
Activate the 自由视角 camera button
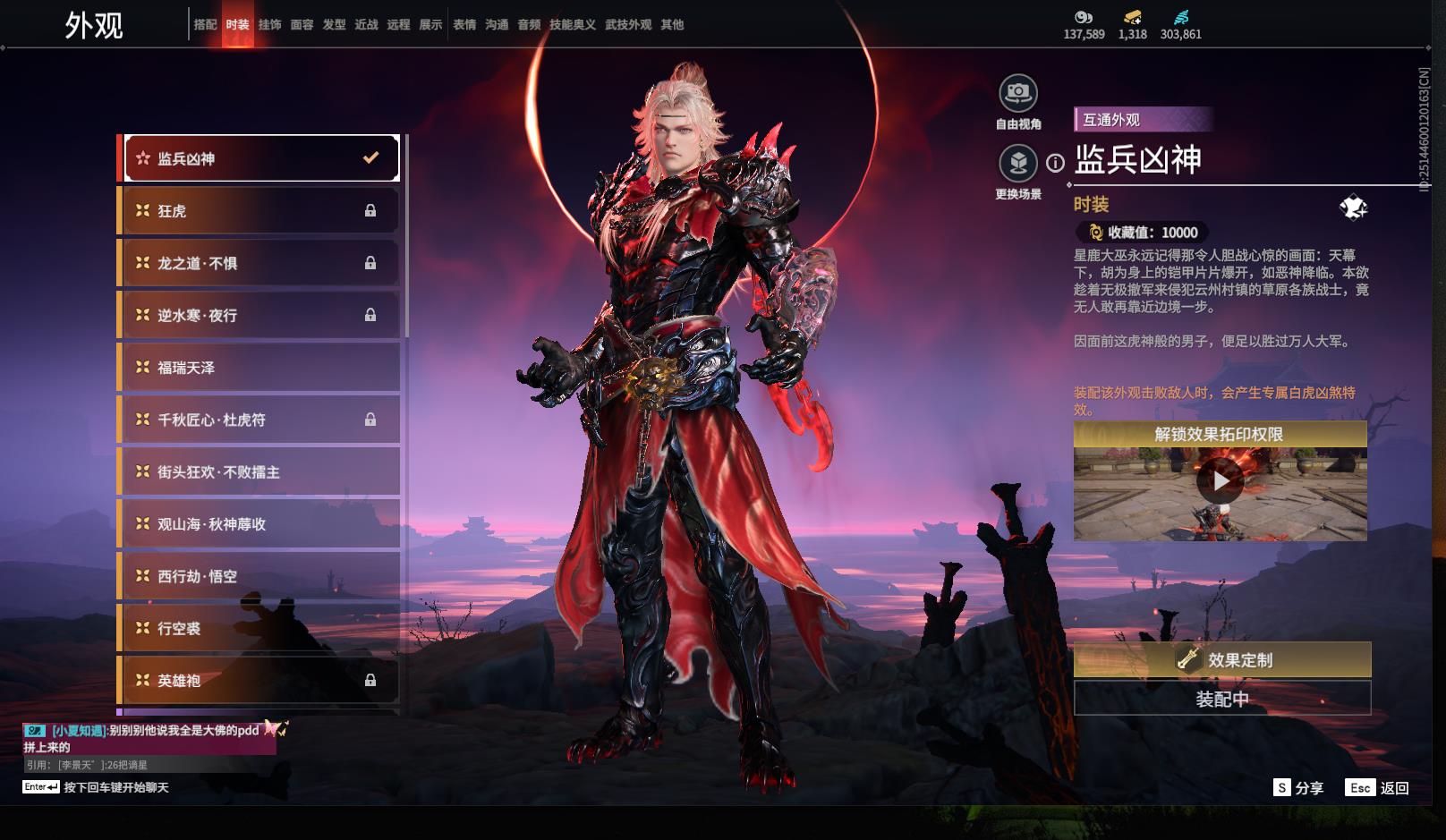tap(1018, 93)
